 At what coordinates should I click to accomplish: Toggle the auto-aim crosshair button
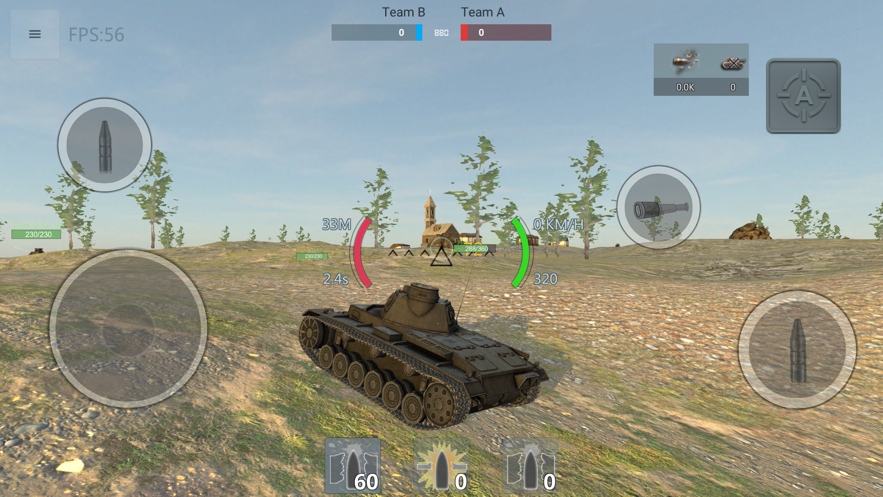coord(803,96)
